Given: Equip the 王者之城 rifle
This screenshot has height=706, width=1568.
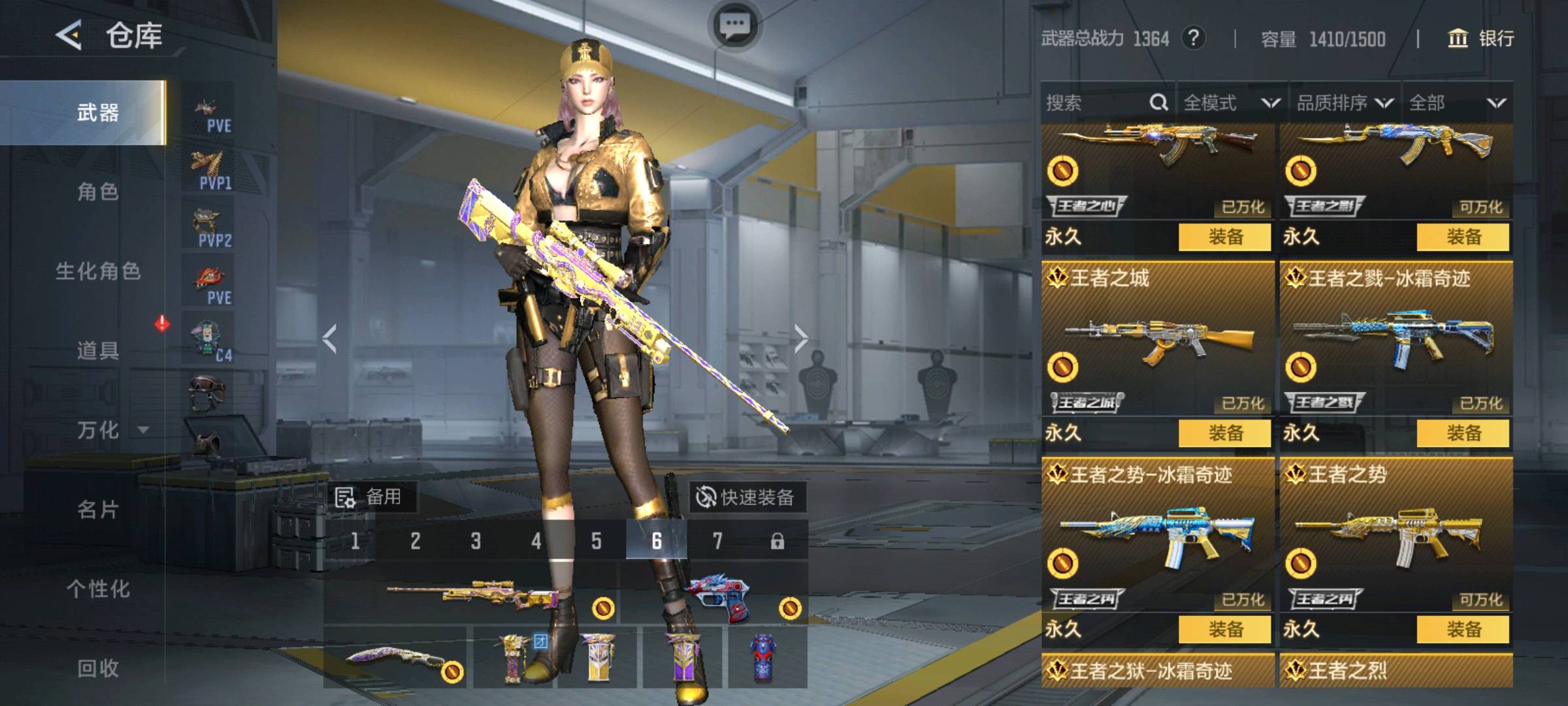Looking at the screenshot, I should tap(1224, 433).
